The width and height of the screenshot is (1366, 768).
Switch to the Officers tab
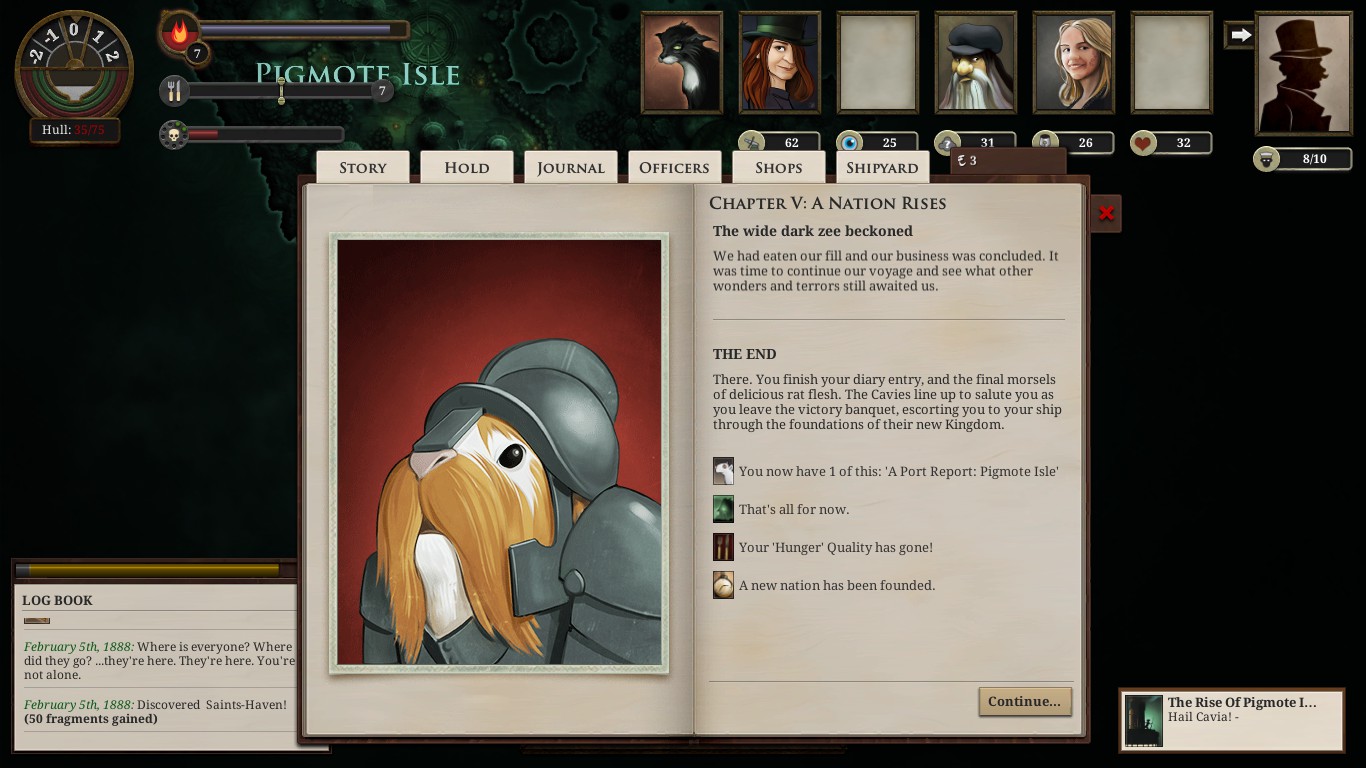tap(675, 167)
